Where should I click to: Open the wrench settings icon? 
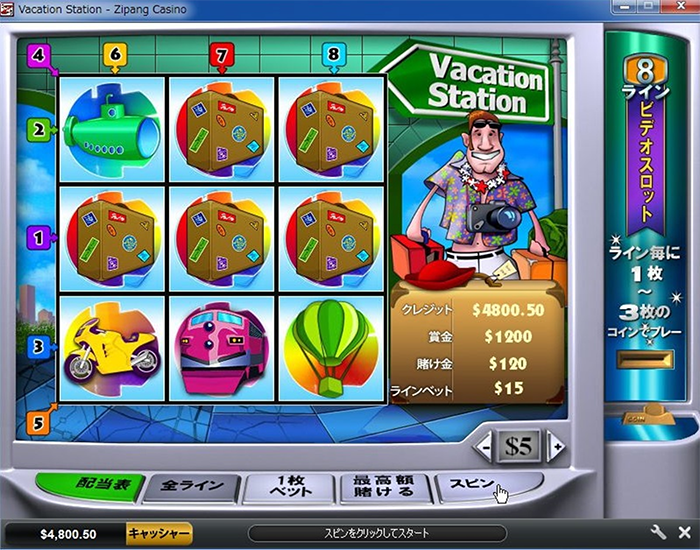(x=658, y=533)
